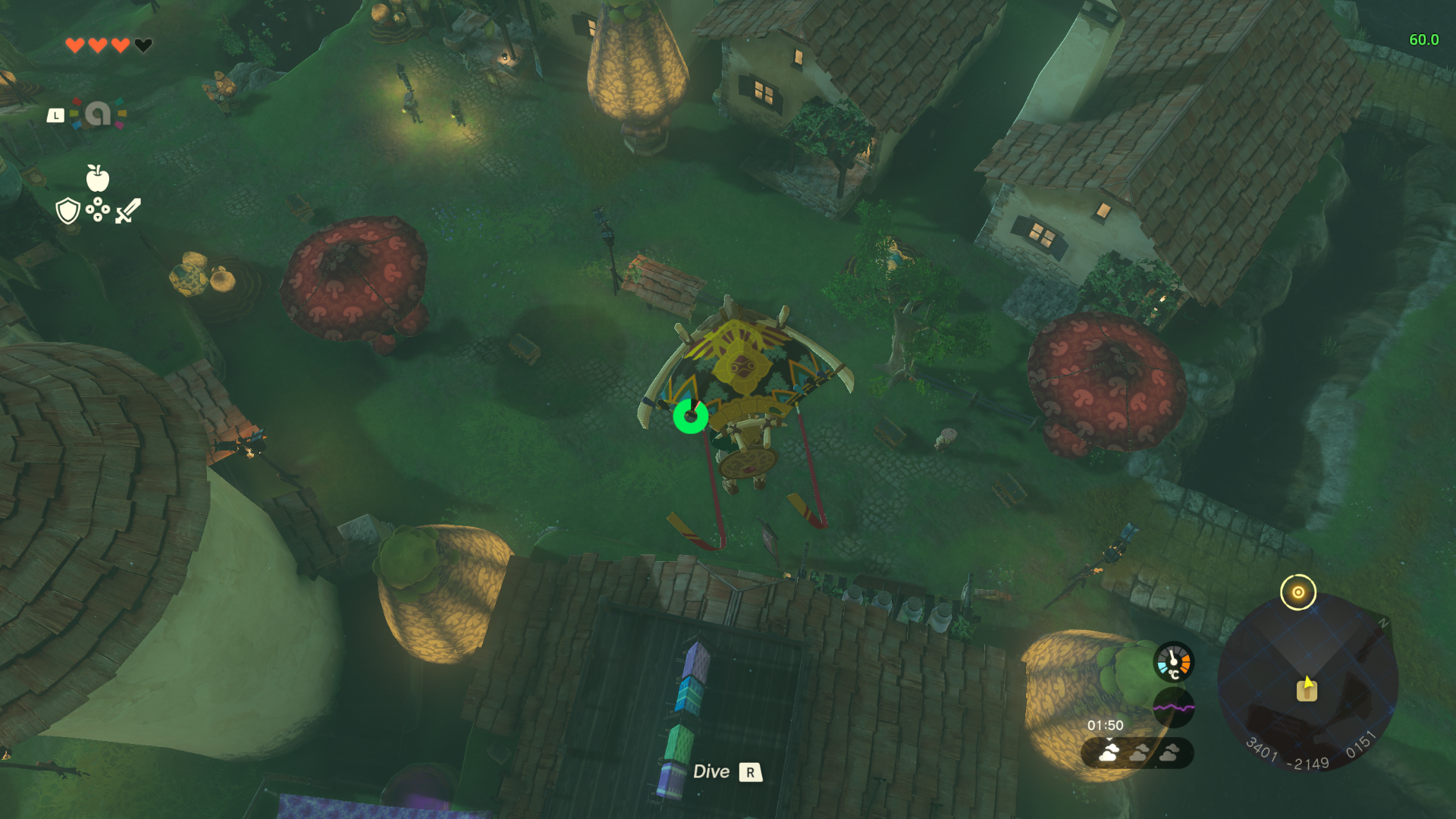Click the directional pad icon between shield and sword
This screenshot has width=1456, height=819.
pos(98,210)
